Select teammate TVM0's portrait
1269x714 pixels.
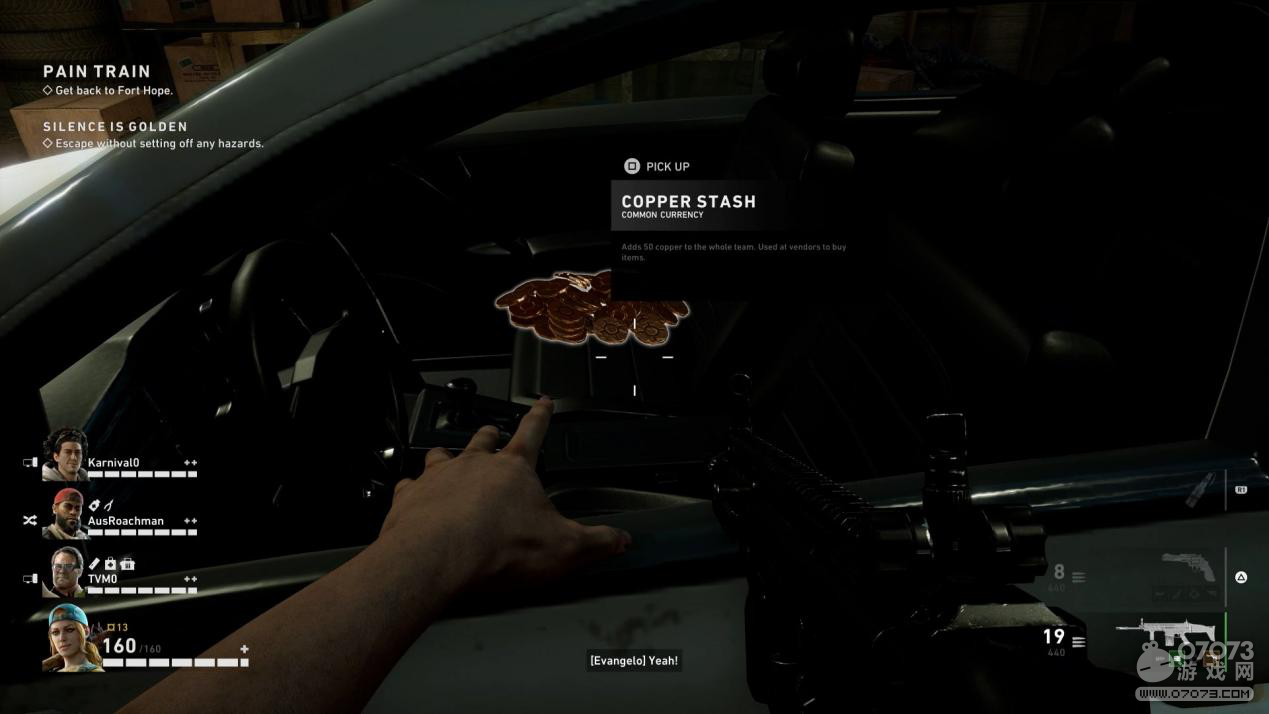[x=66, y=571]
